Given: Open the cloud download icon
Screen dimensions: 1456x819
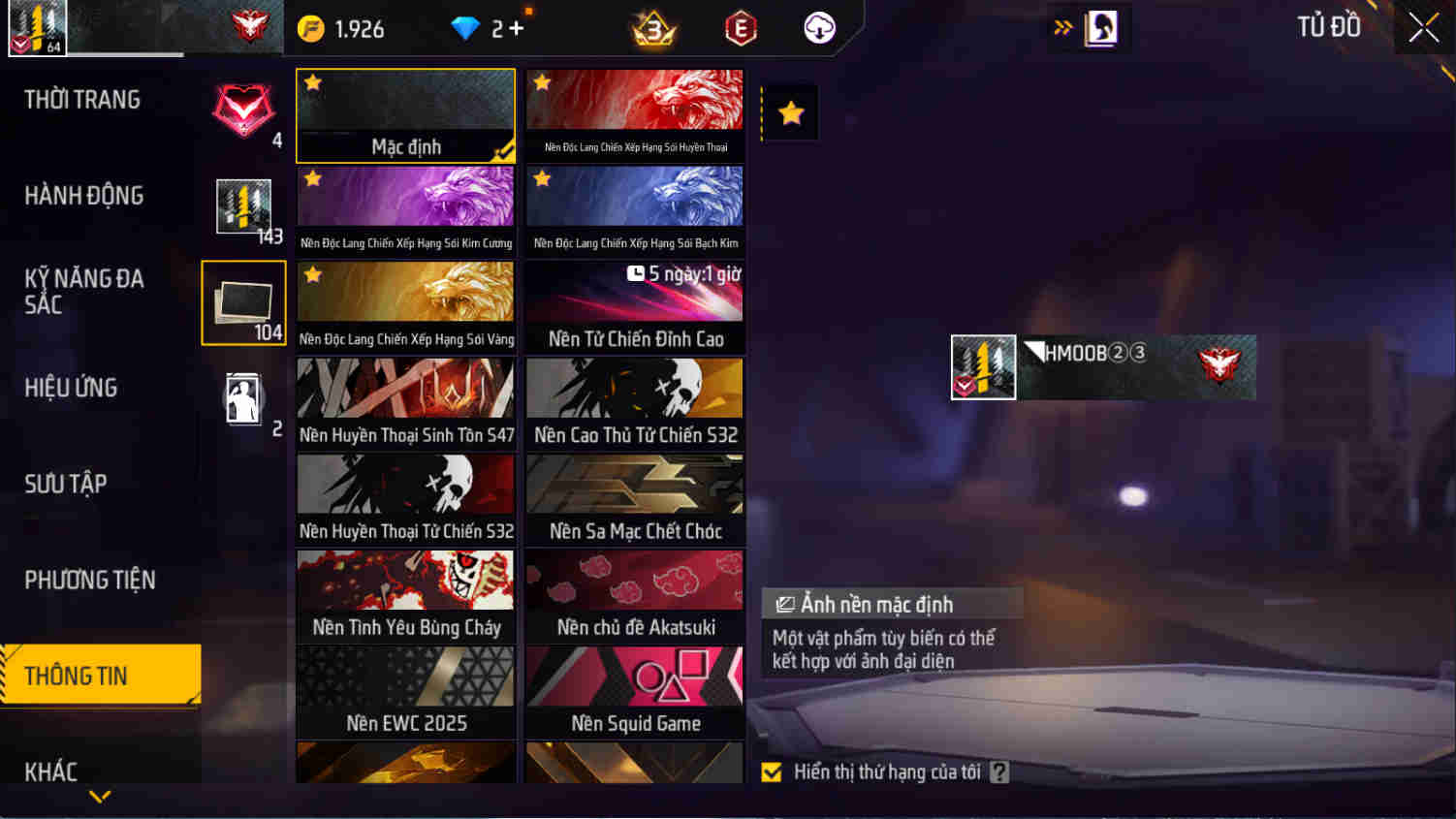Looking at the screenshot, I should coord(817,28).
